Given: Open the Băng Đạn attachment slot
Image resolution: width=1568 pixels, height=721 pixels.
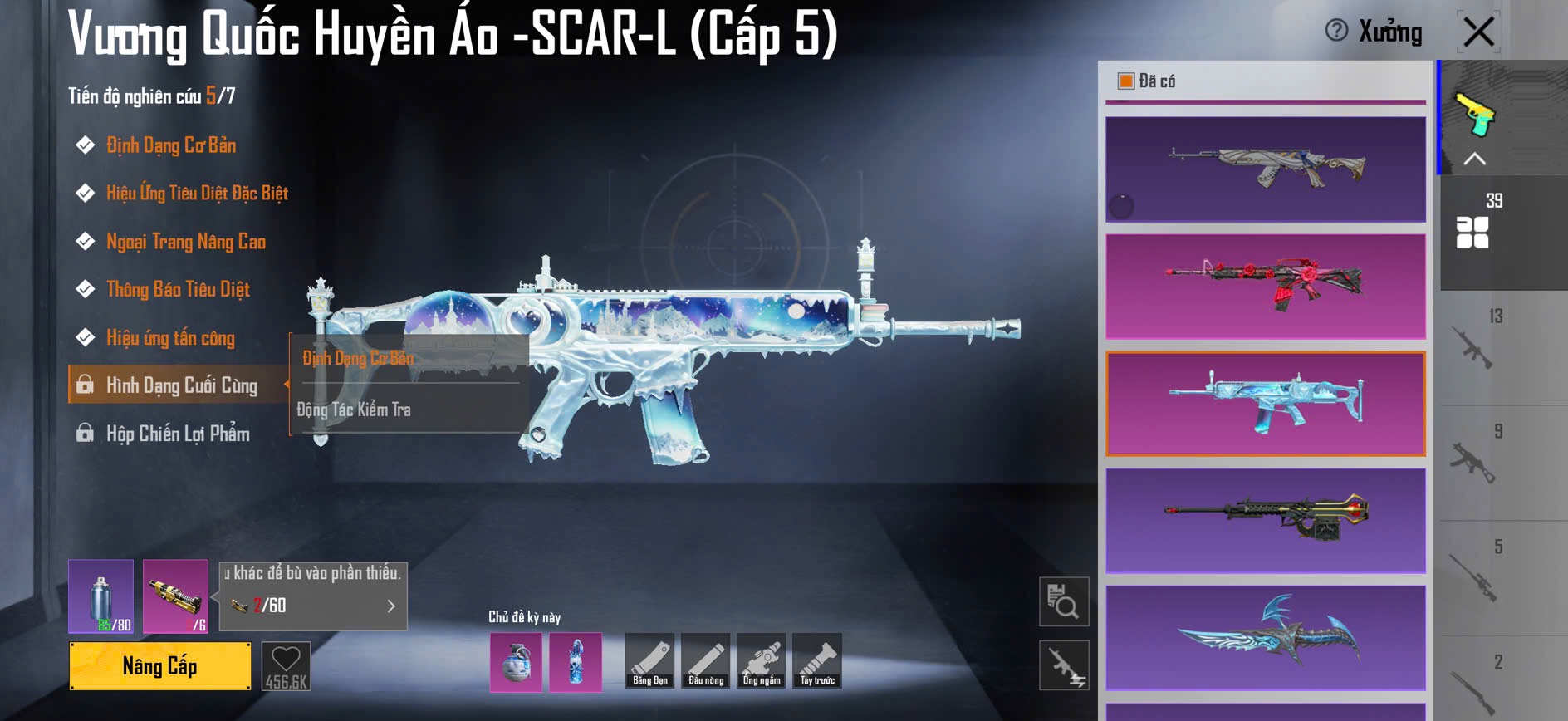Looking at the screenshot, I should pyautogui.click(x=649, y=661).
